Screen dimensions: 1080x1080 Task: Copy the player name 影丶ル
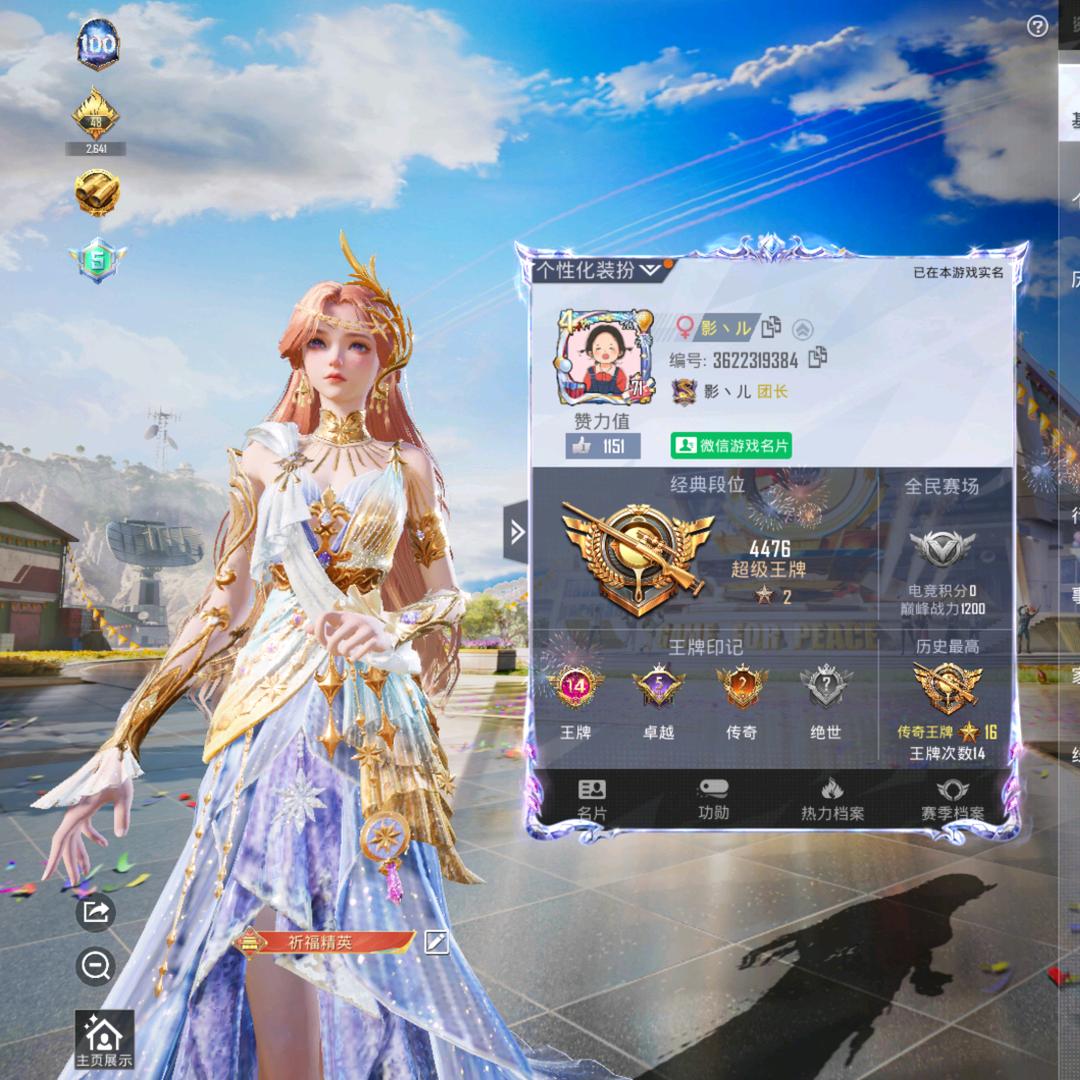tap(771, 327)
